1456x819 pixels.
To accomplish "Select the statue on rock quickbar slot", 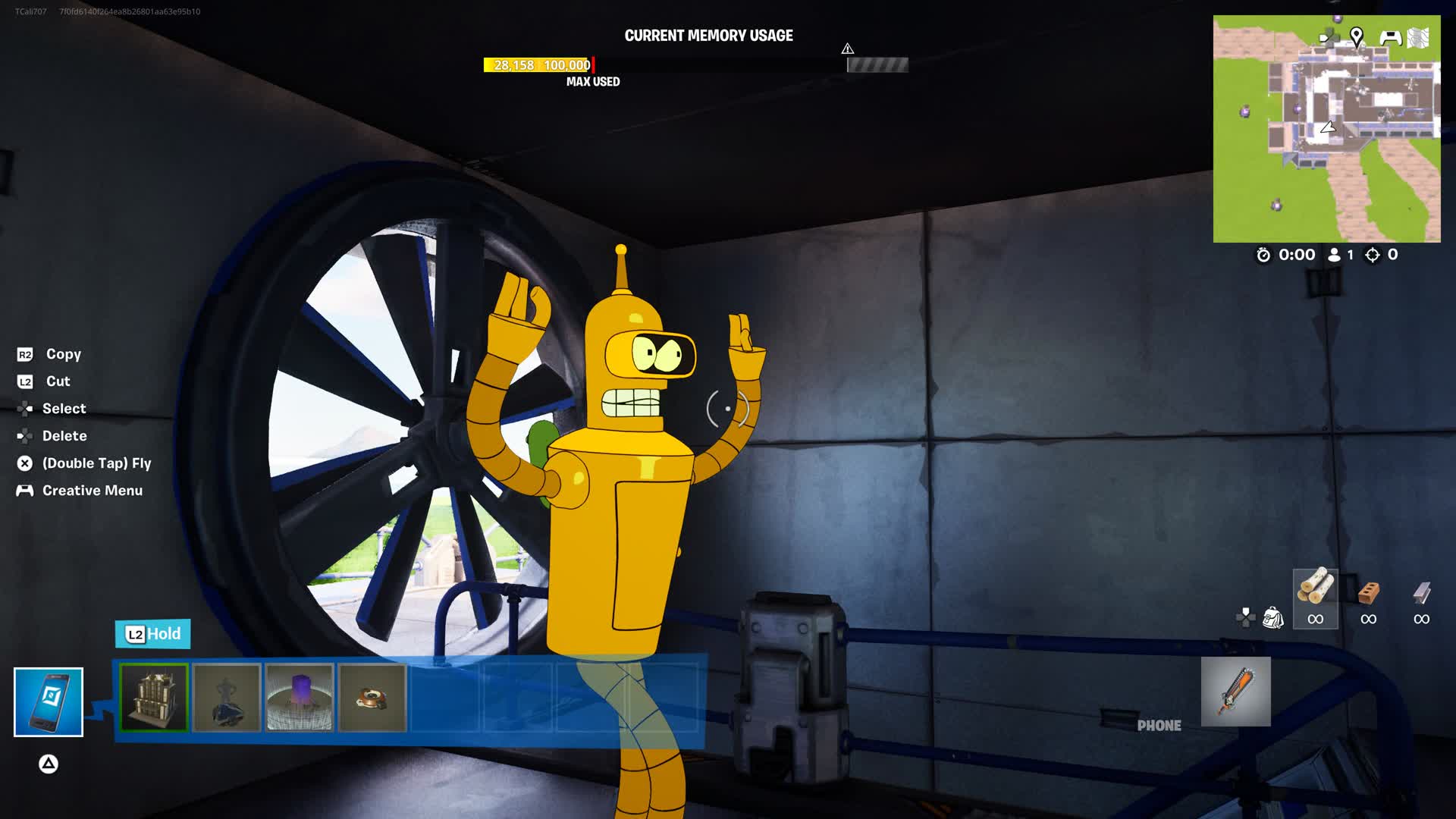I will pos(227,698).
